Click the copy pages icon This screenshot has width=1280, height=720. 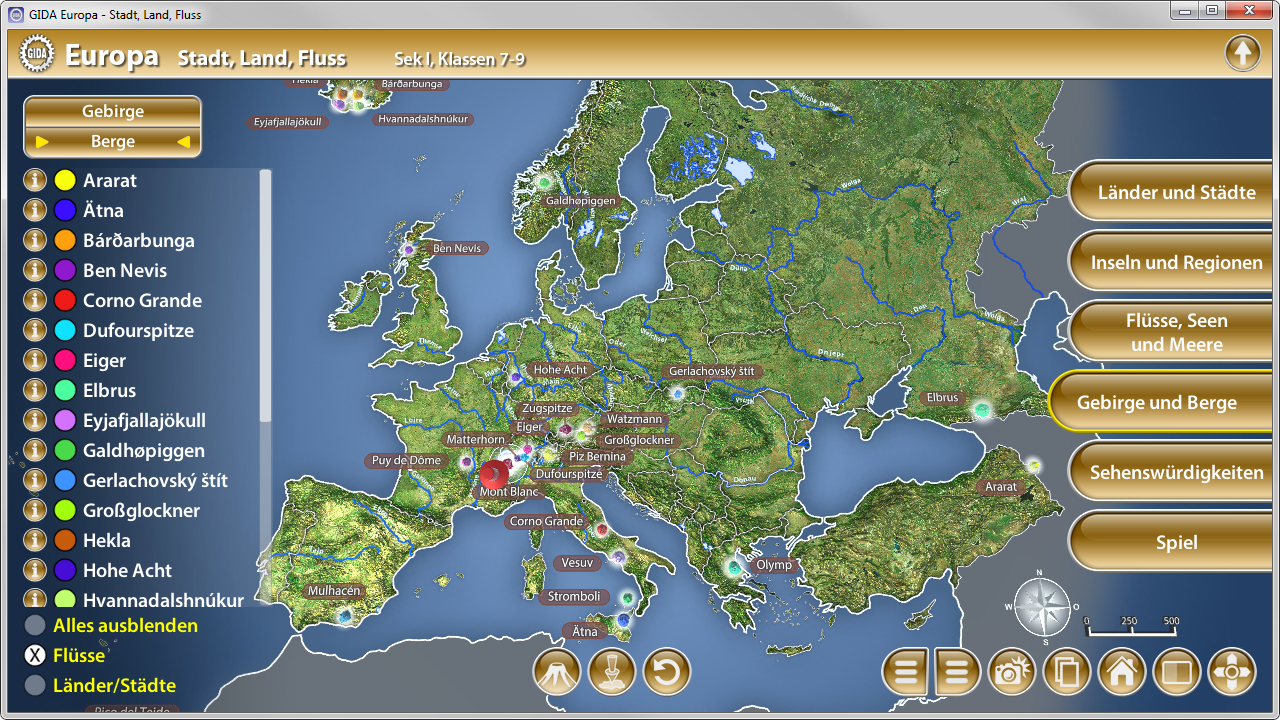1067,672
